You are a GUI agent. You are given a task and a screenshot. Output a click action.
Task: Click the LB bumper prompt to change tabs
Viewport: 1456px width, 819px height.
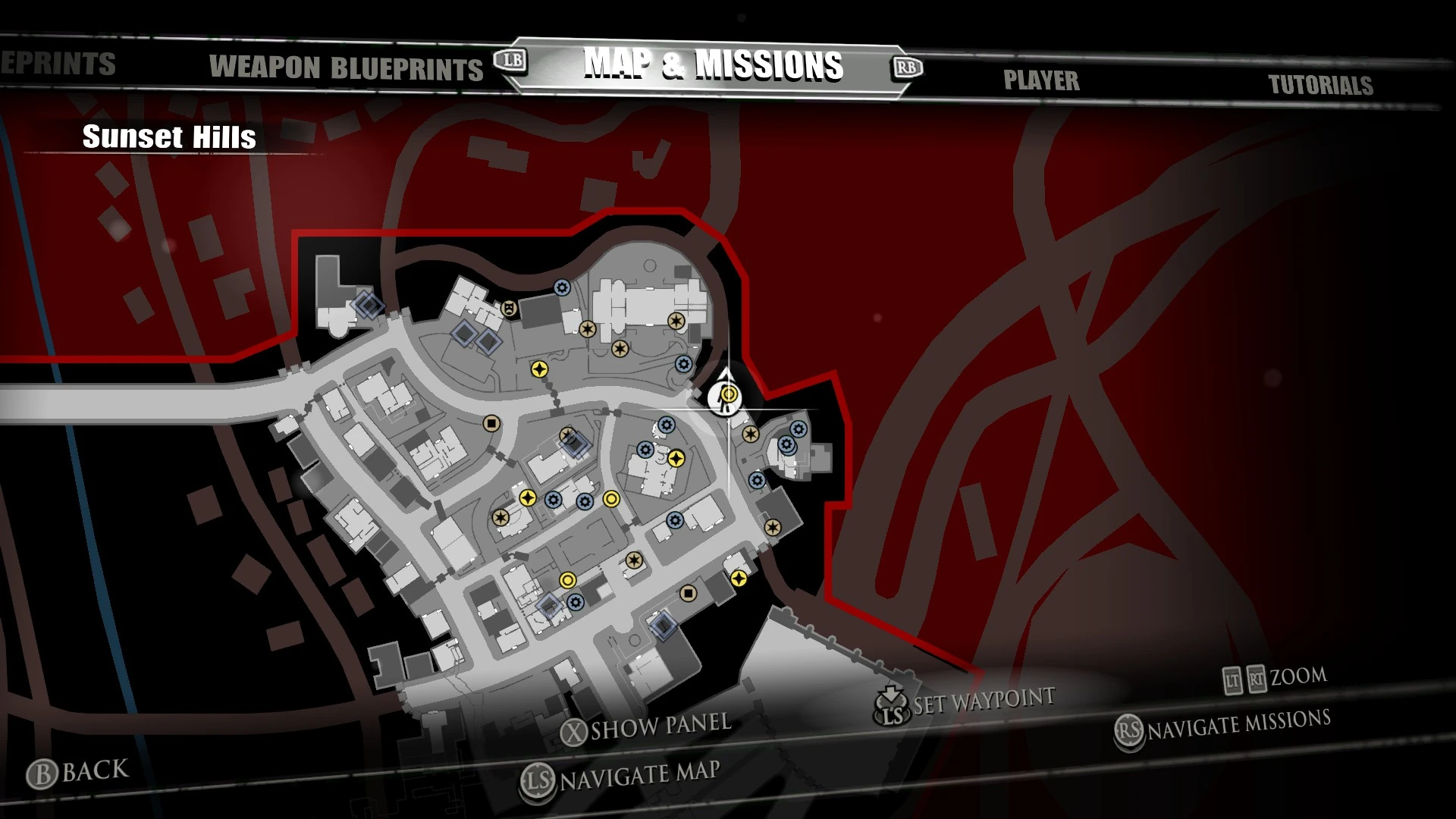pyautogui.click(x=510, y=63)
